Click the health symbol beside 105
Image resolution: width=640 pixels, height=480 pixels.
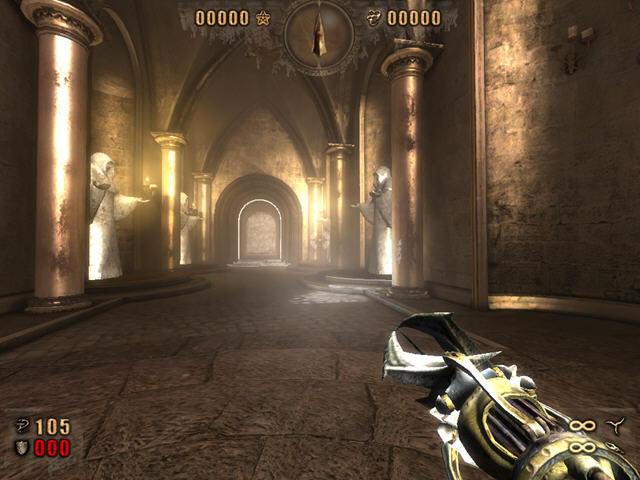tap(21, 427)
